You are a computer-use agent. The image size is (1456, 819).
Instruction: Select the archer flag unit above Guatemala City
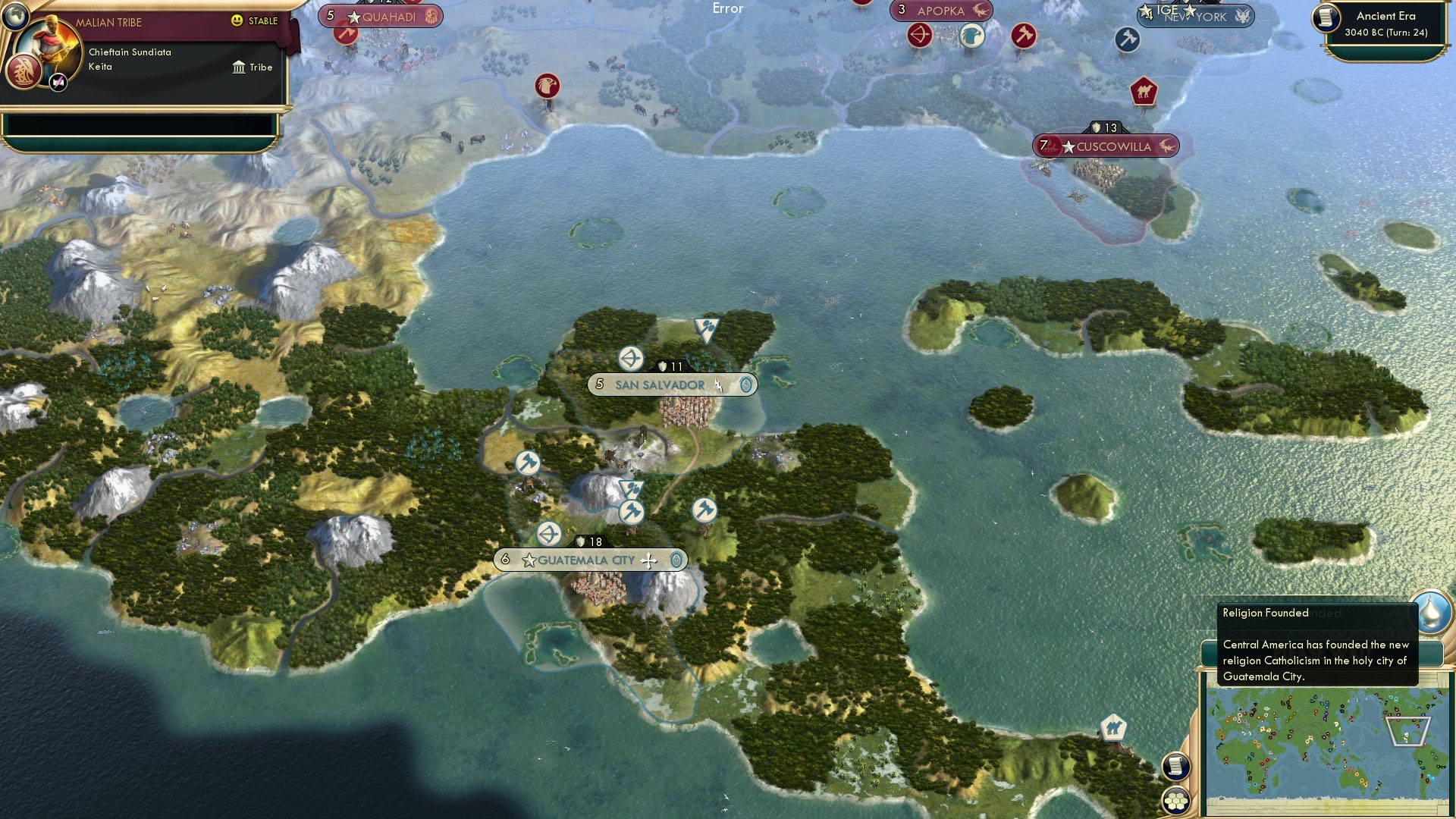[x=549, y=533]
